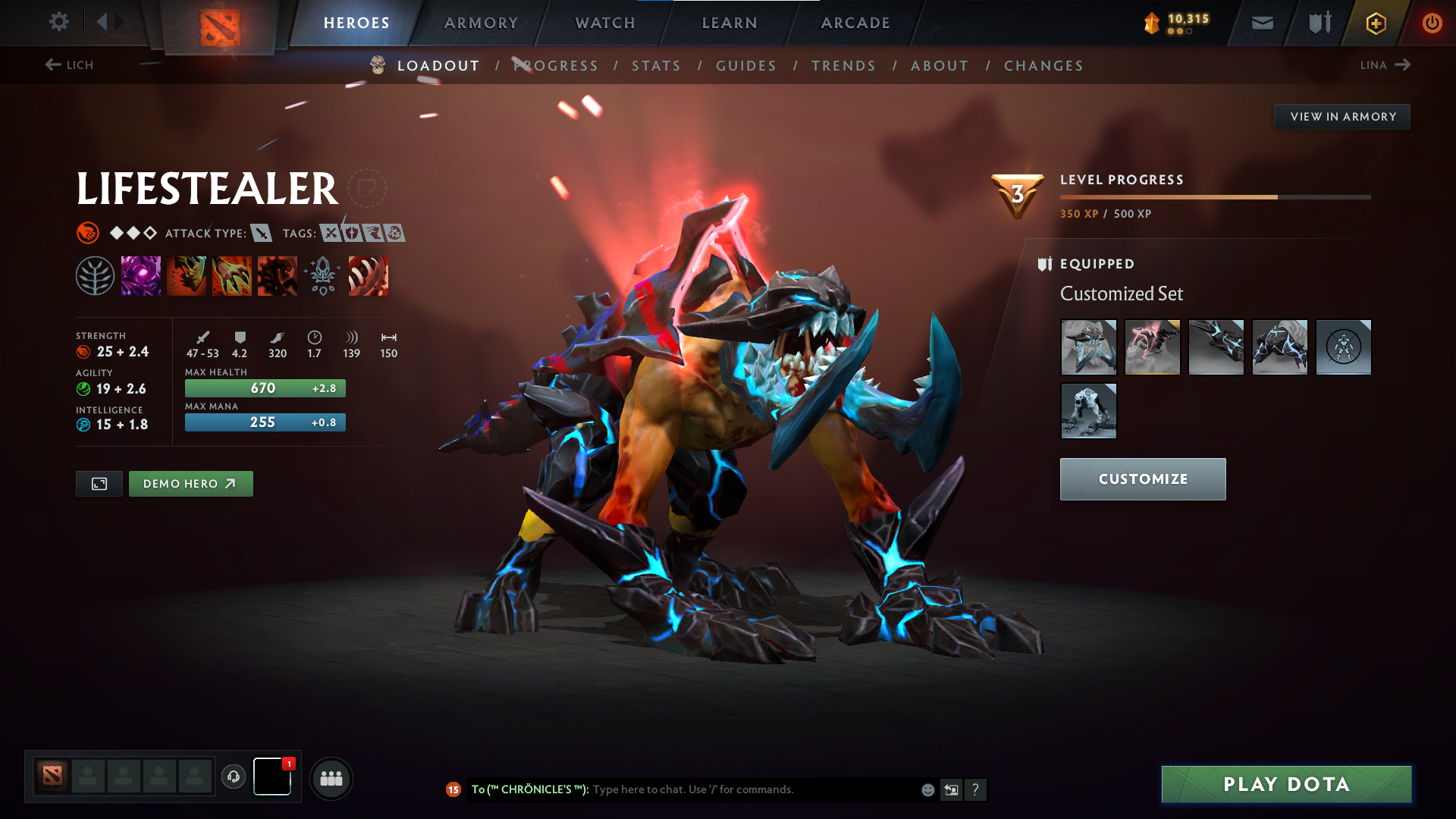Open the Lifestealer talent tree icon
The height and width of the screenshot is (819, 1456).
[96, 275]
